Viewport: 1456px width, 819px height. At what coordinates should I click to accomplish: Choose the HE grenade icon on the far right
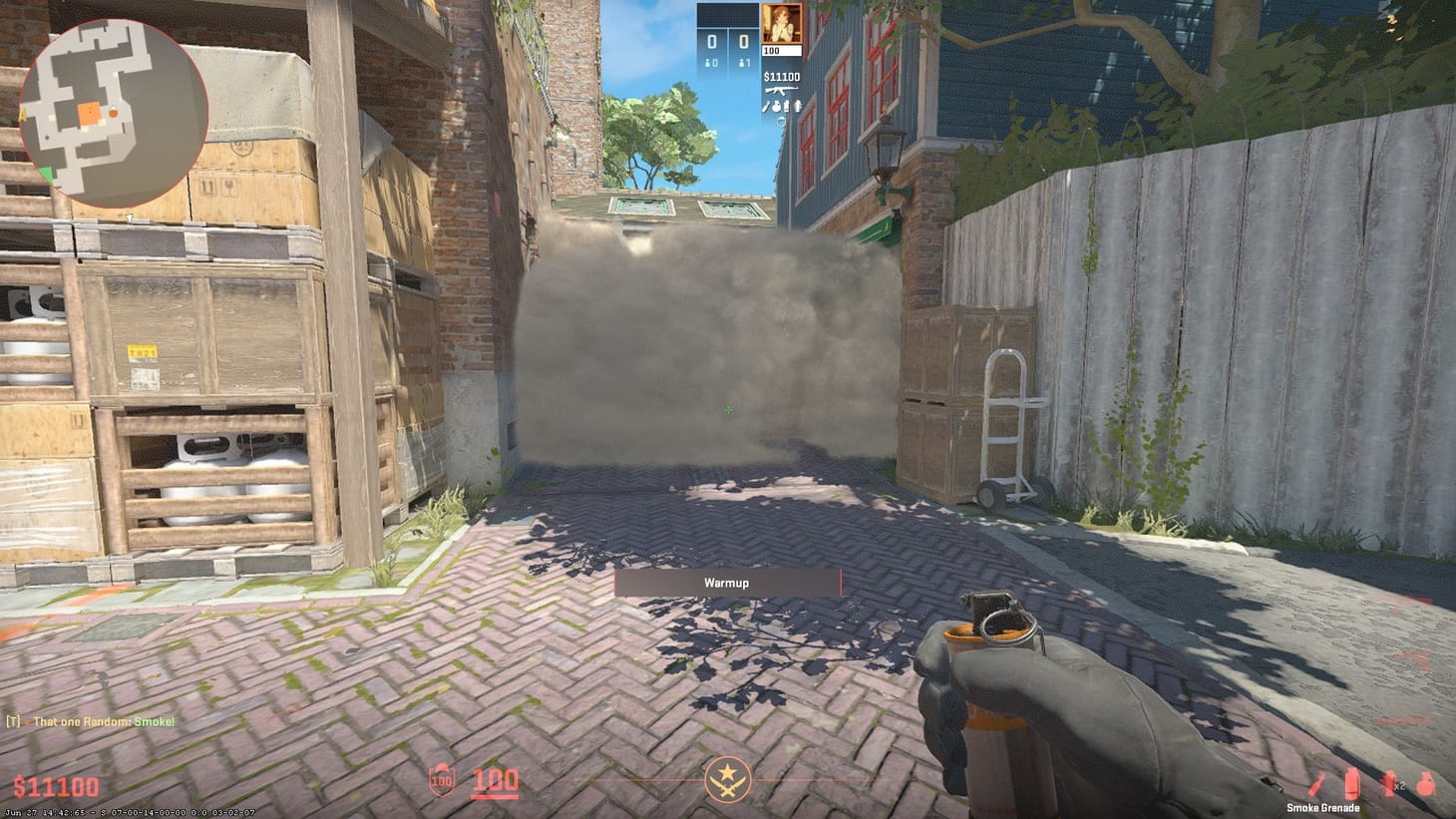click(1424, 783)
